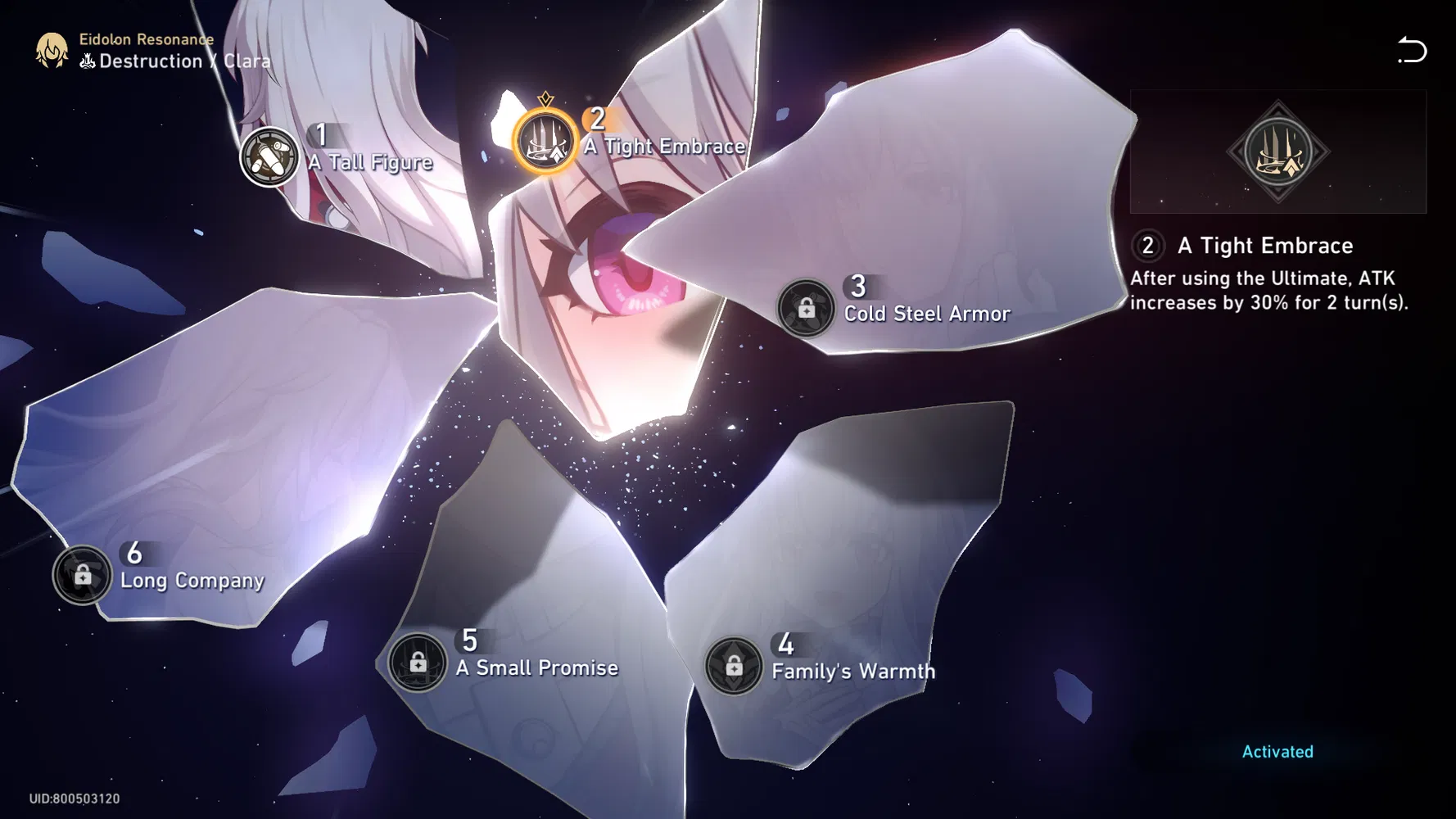Click the return arrow in top right

click(x=1413, y=51)
